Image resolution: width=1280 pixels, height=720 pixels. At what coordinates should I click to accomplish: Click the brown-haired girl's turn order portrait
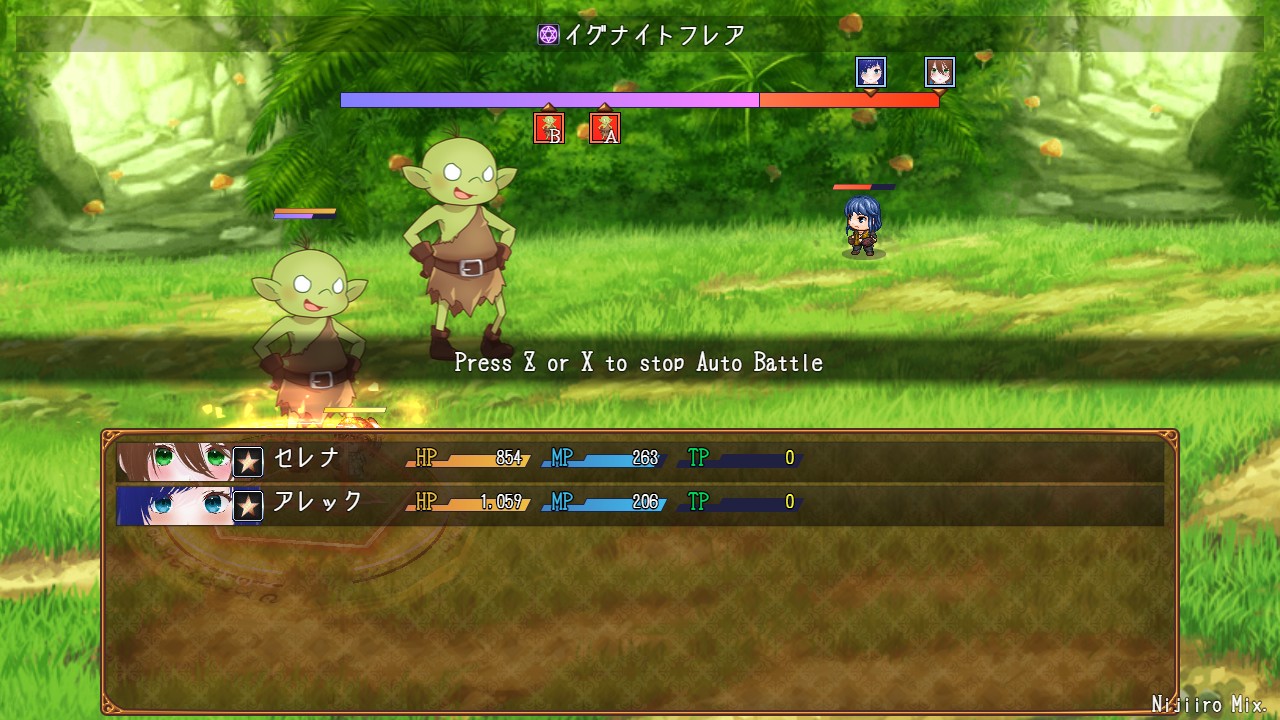coord(940,72)
